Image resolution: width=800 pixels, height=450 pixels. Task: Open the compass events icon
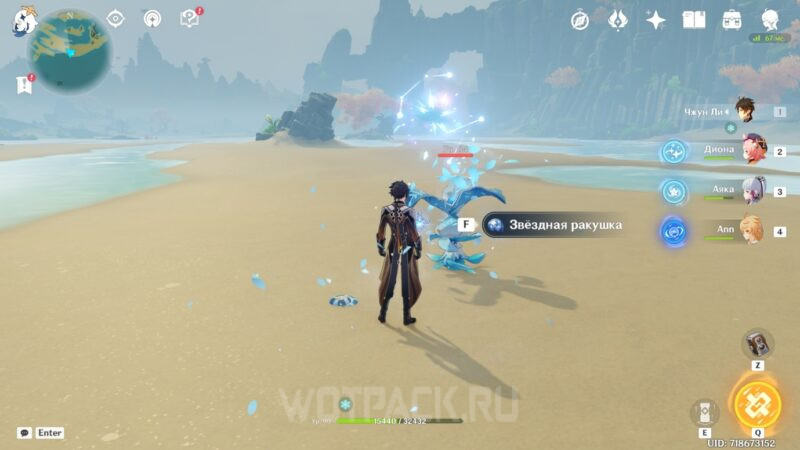click(x=580, y=20)
